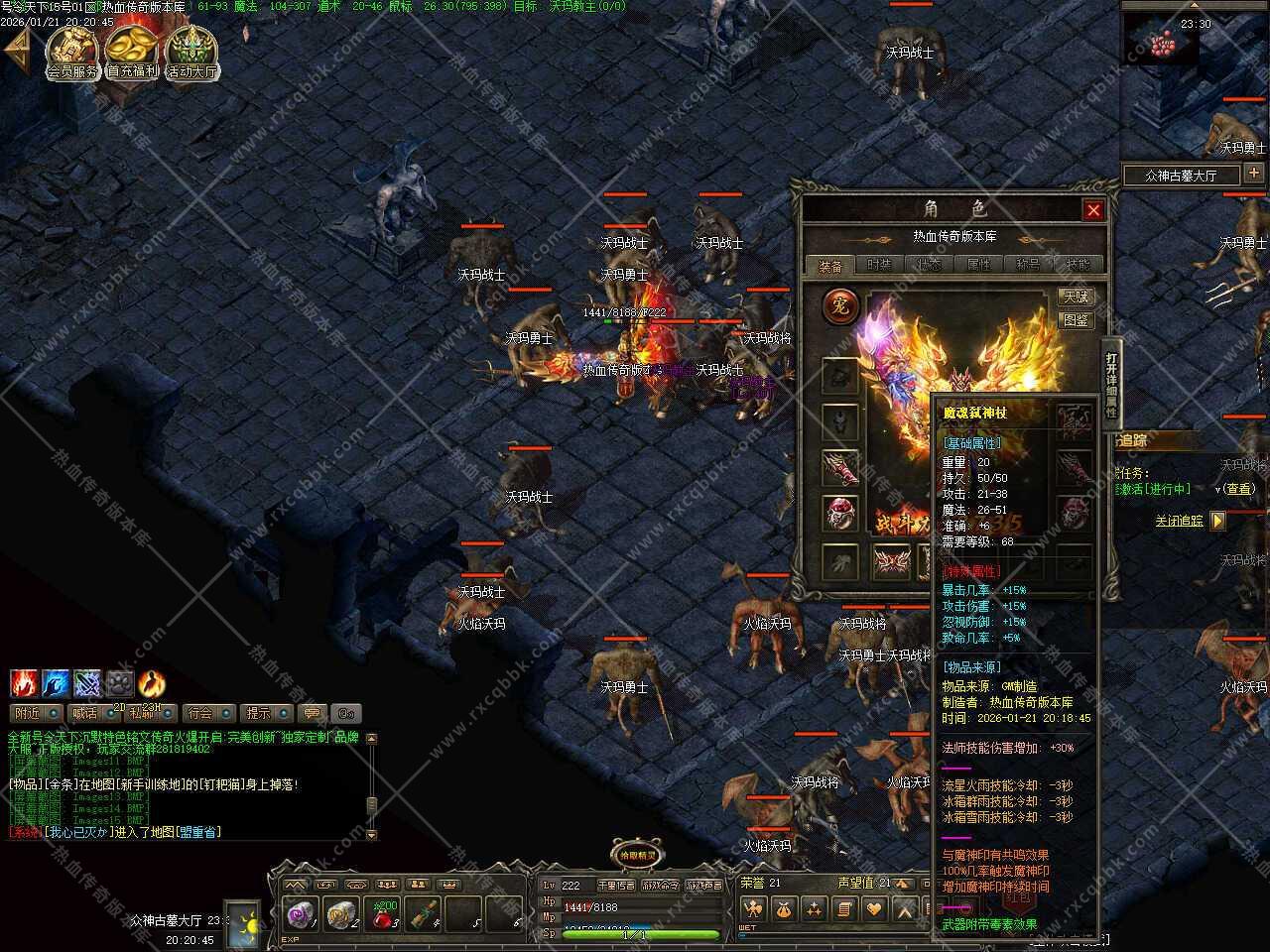Select the 称号 titles tab
Screen dimensions: 1270x952
[1028, 265]
